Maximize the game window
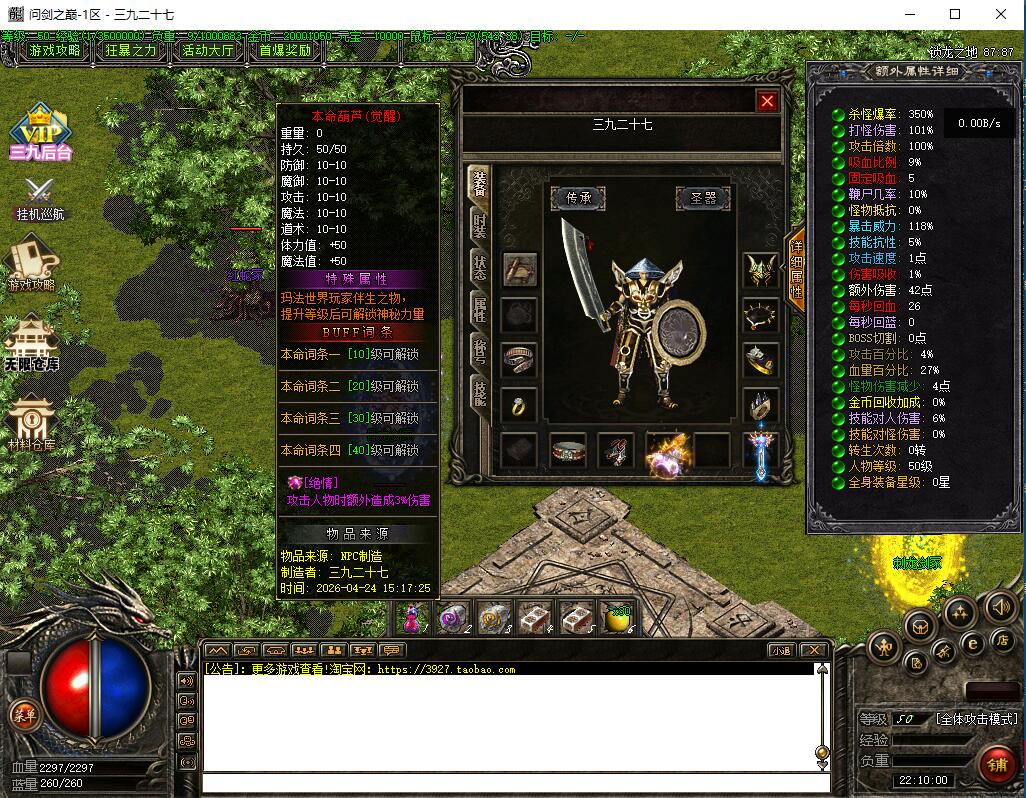Image resolution: width=1026 pixels, height=798 pixels. (955, 14)
